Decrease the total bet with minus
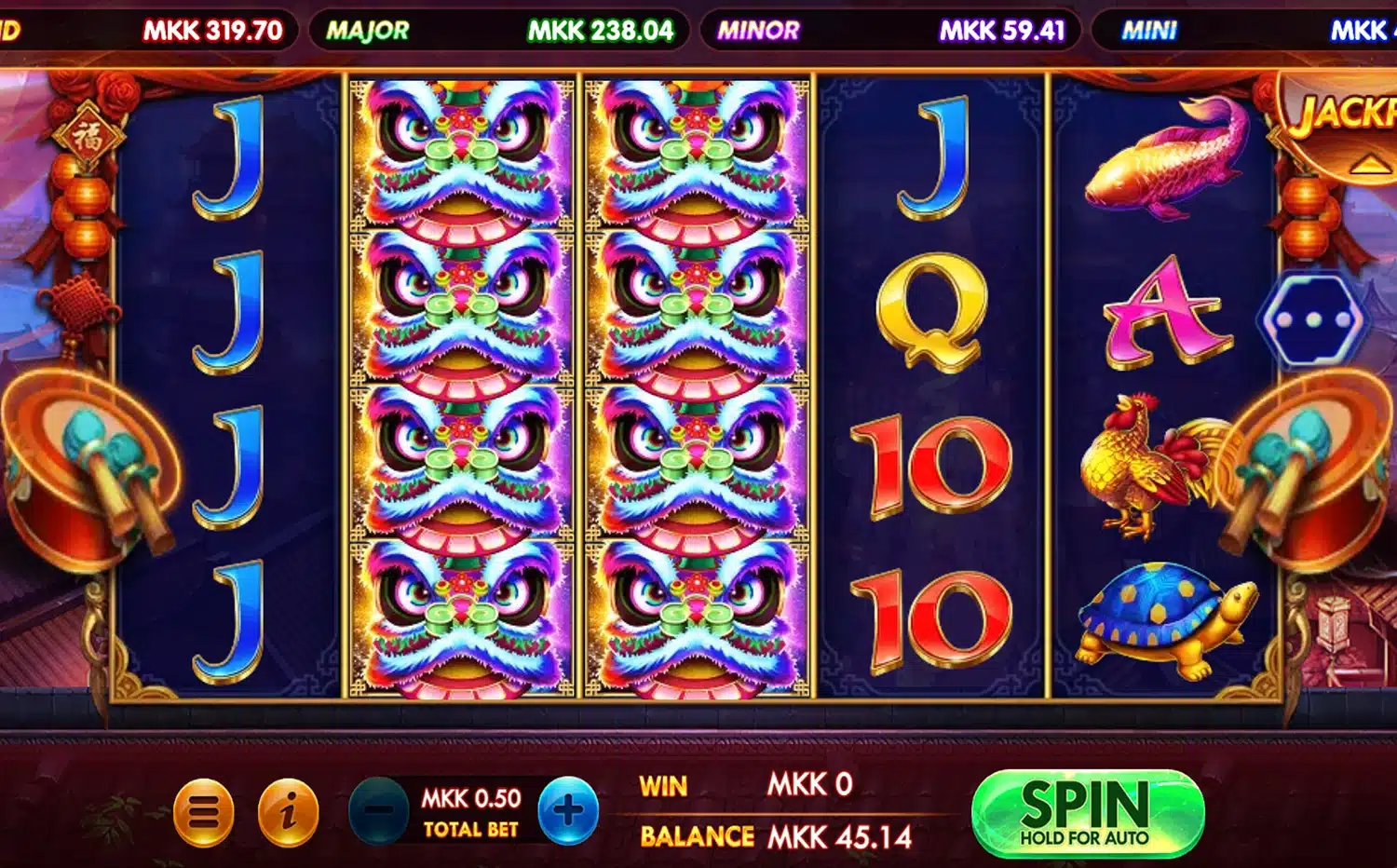Viewport: 1397px width, 868px height. point(378,811)
